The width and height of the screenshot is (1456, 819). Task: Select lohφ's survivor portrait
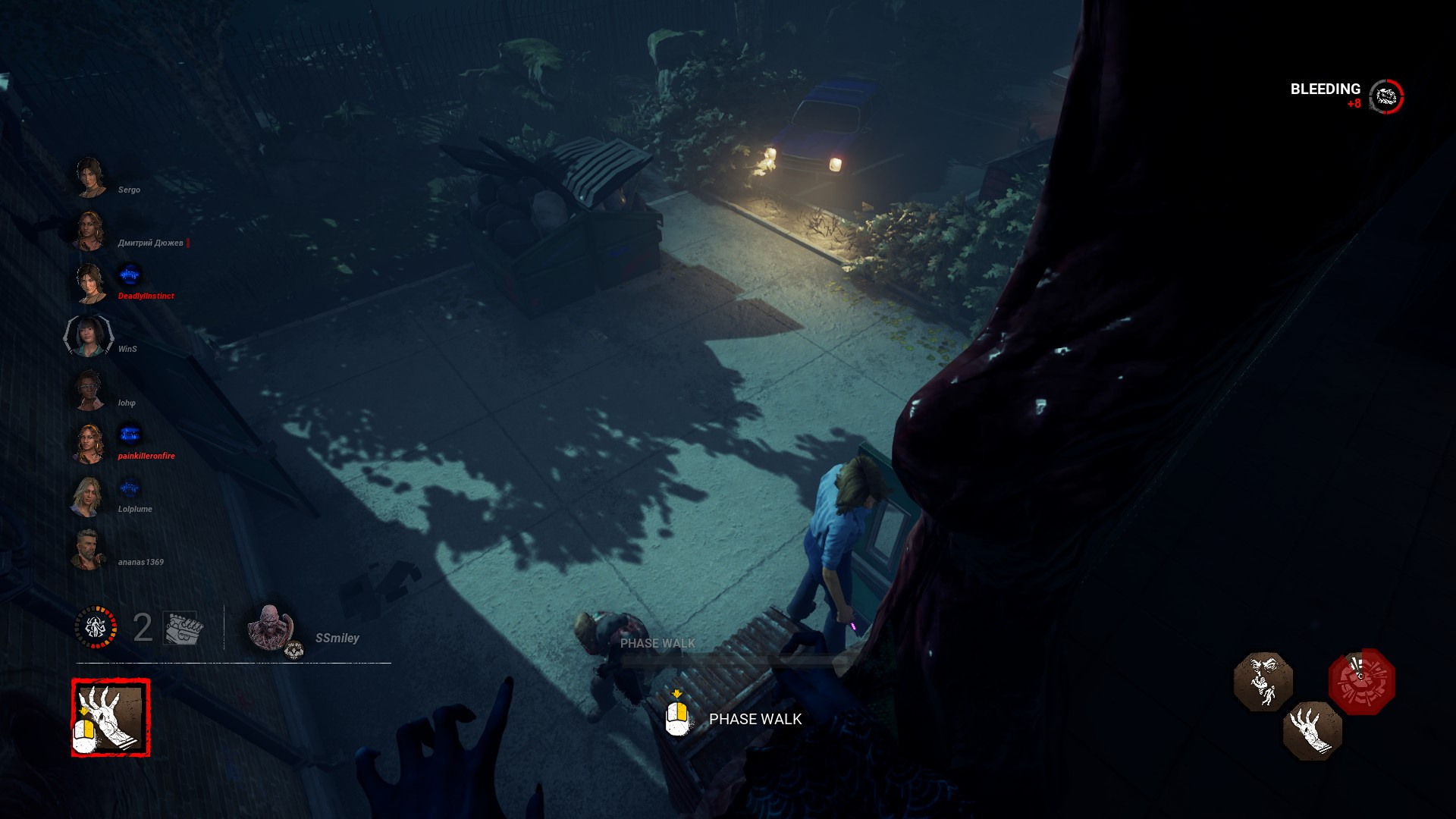(x=89, y=390)
